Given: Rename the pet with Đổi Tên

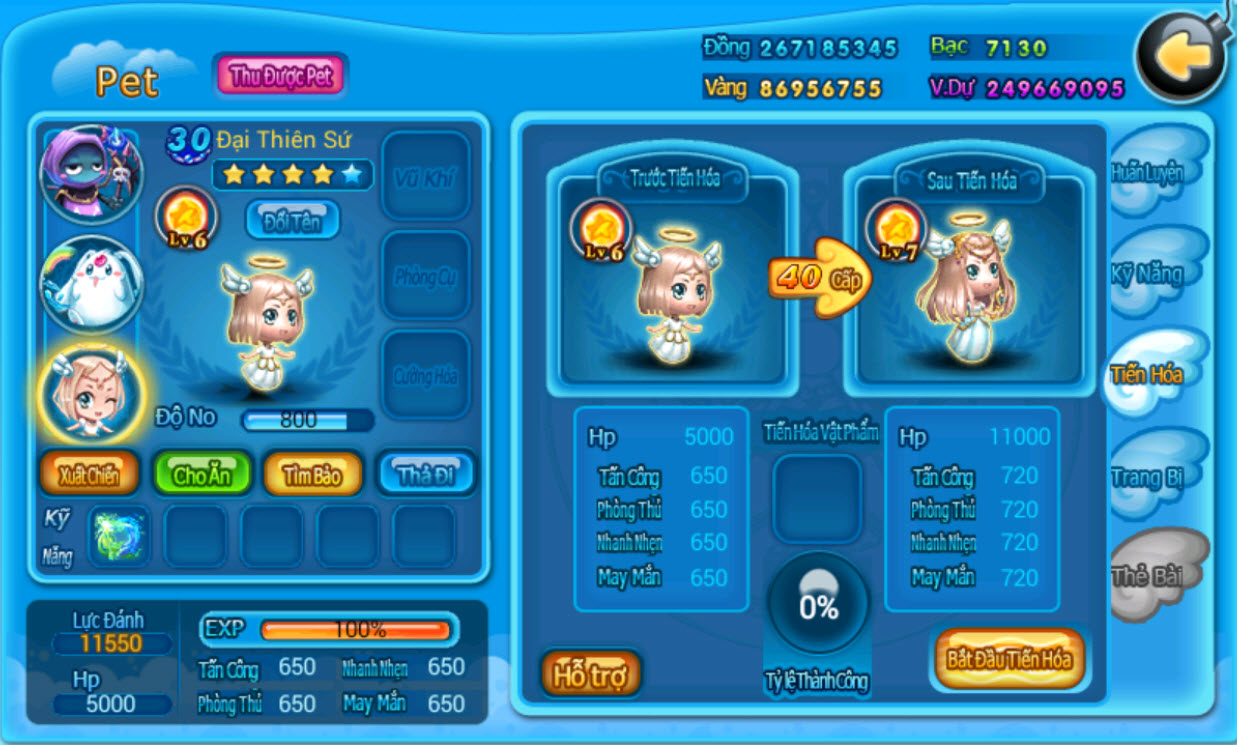Looking at the screenshot, I should pos(292,220).
